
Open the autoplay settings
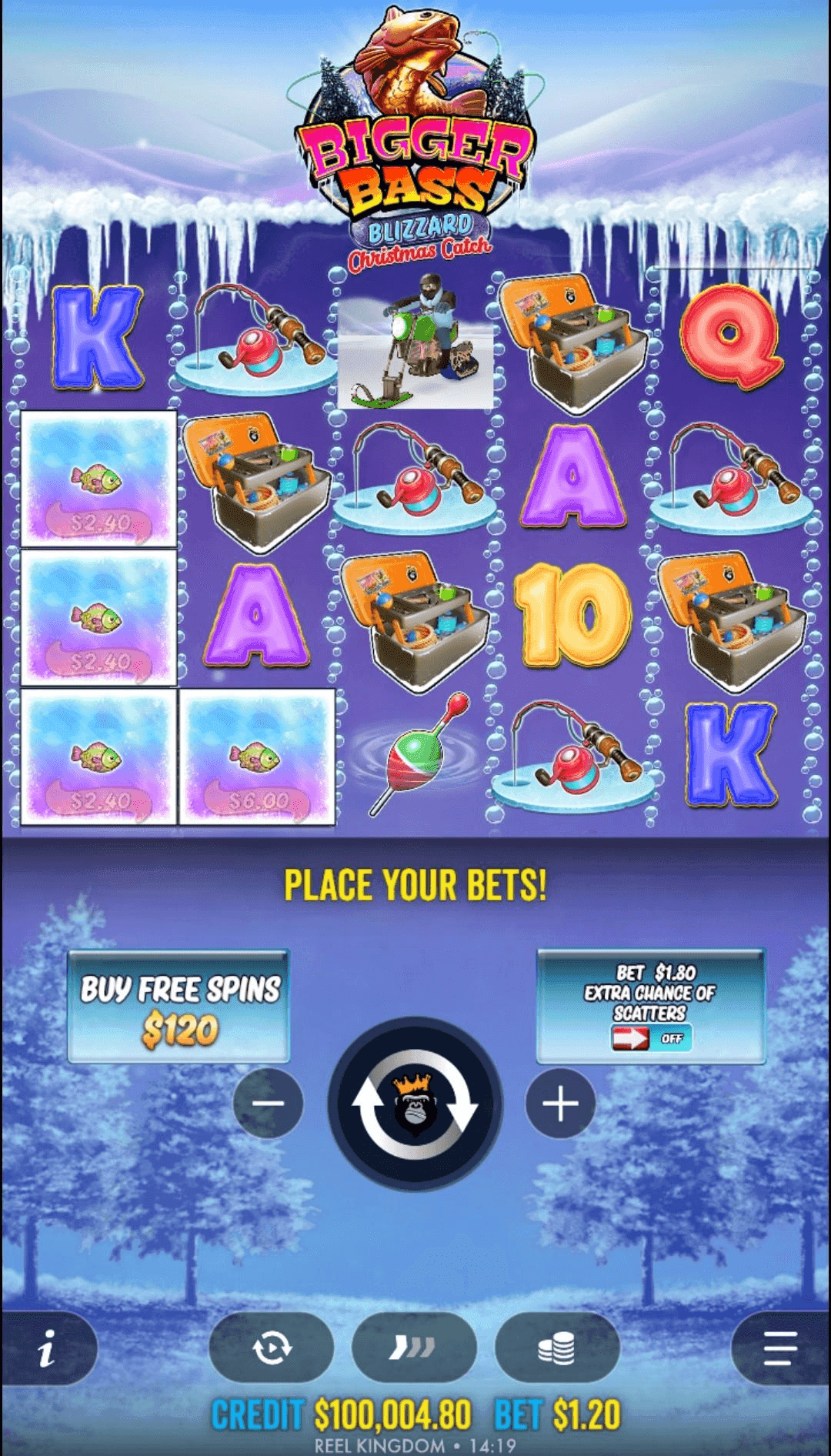[272, 1348]
